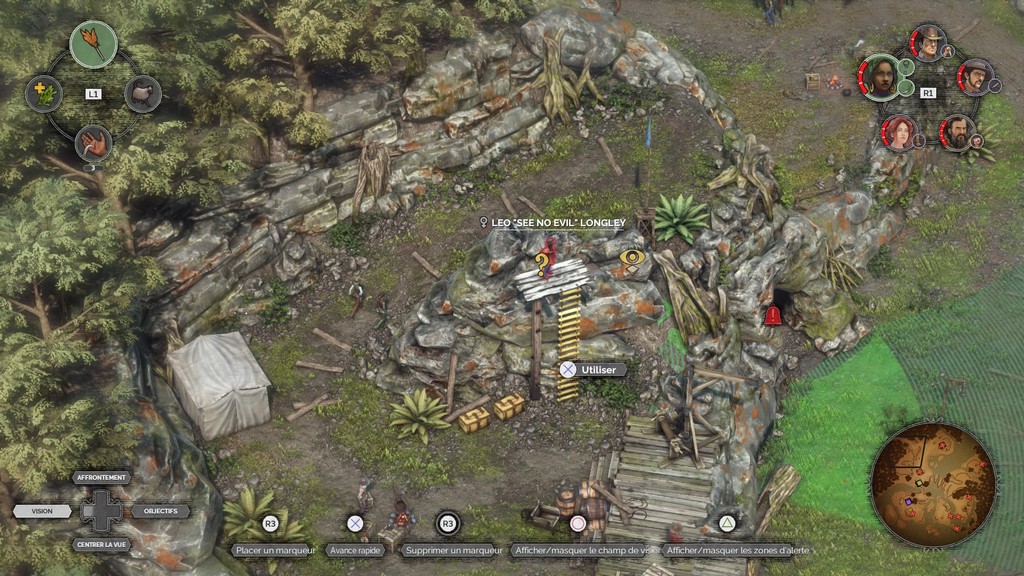1024x576 pixels.
Task: Switch to the mustached Doc McCoy portrait
Action: click(x=975, y=77)
